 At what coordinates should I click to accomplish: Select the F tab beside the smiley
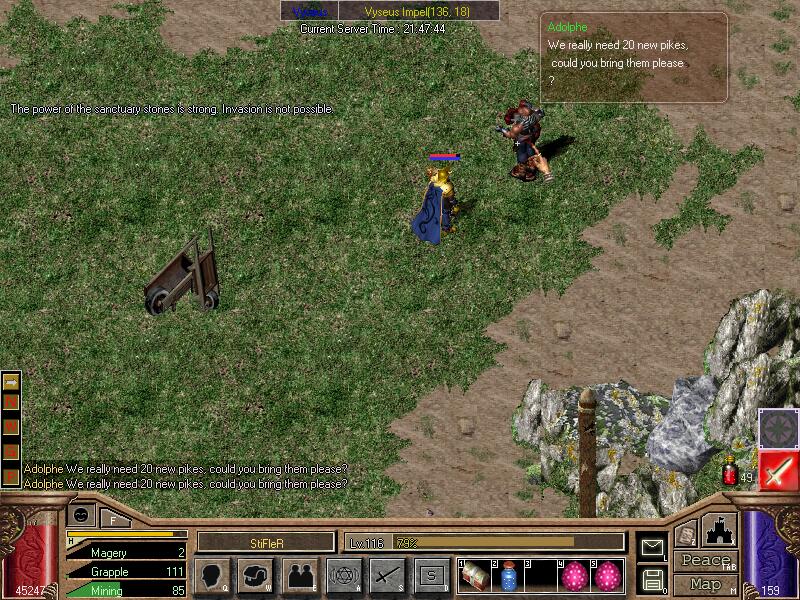pyautogui.click(x=115, y=518)
